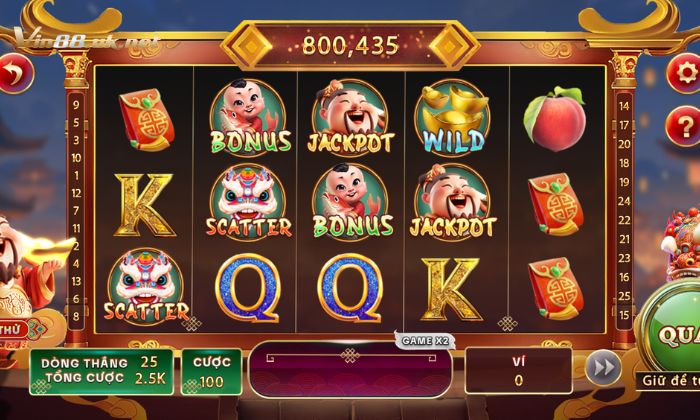
Task: Select the Game X2 label
Action: pyautogui.click(x=424, y=341)
